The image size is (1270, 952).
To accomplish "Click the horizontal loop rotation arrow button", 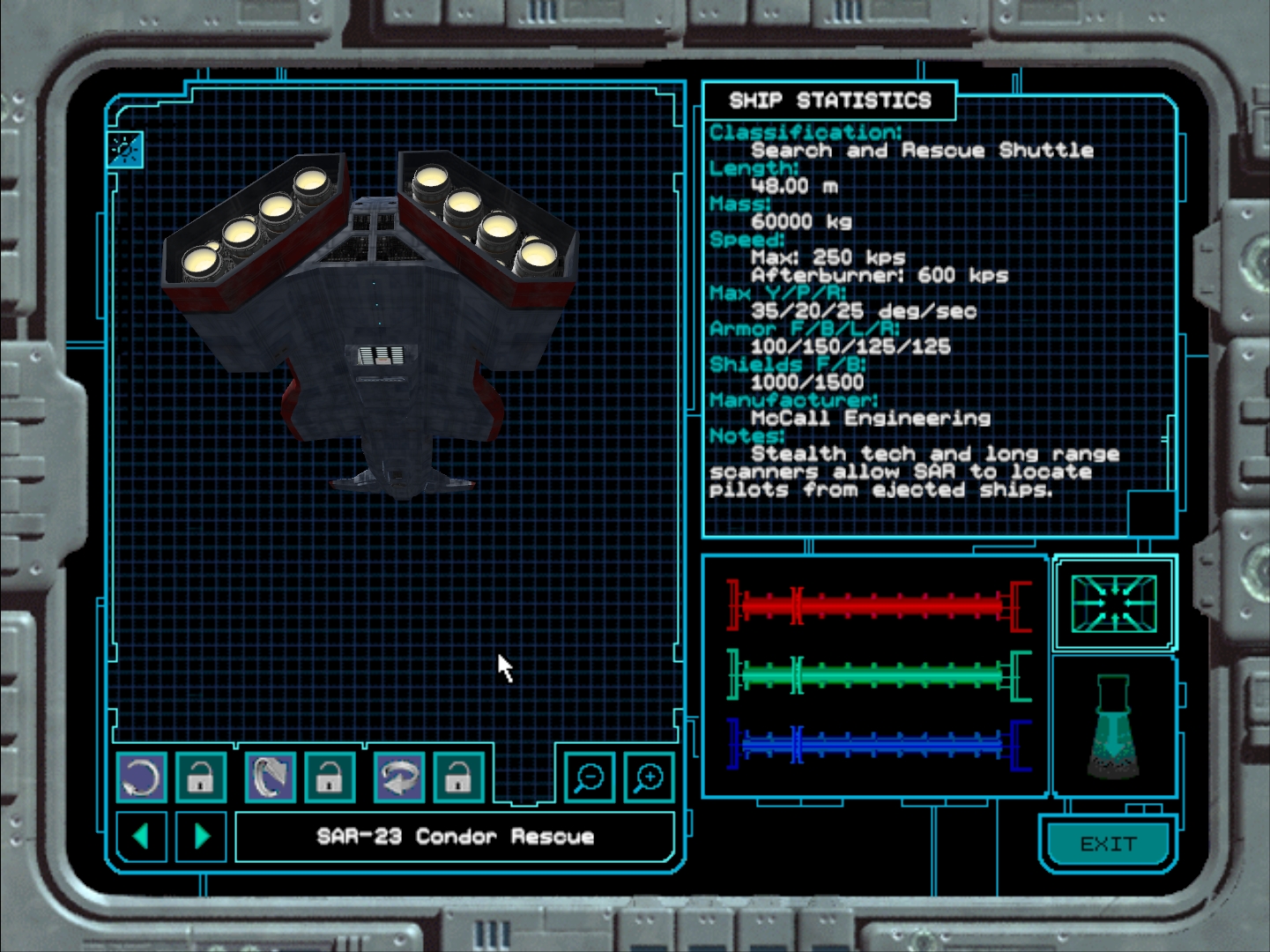I will pyautogui.click(x=398, y=777).
